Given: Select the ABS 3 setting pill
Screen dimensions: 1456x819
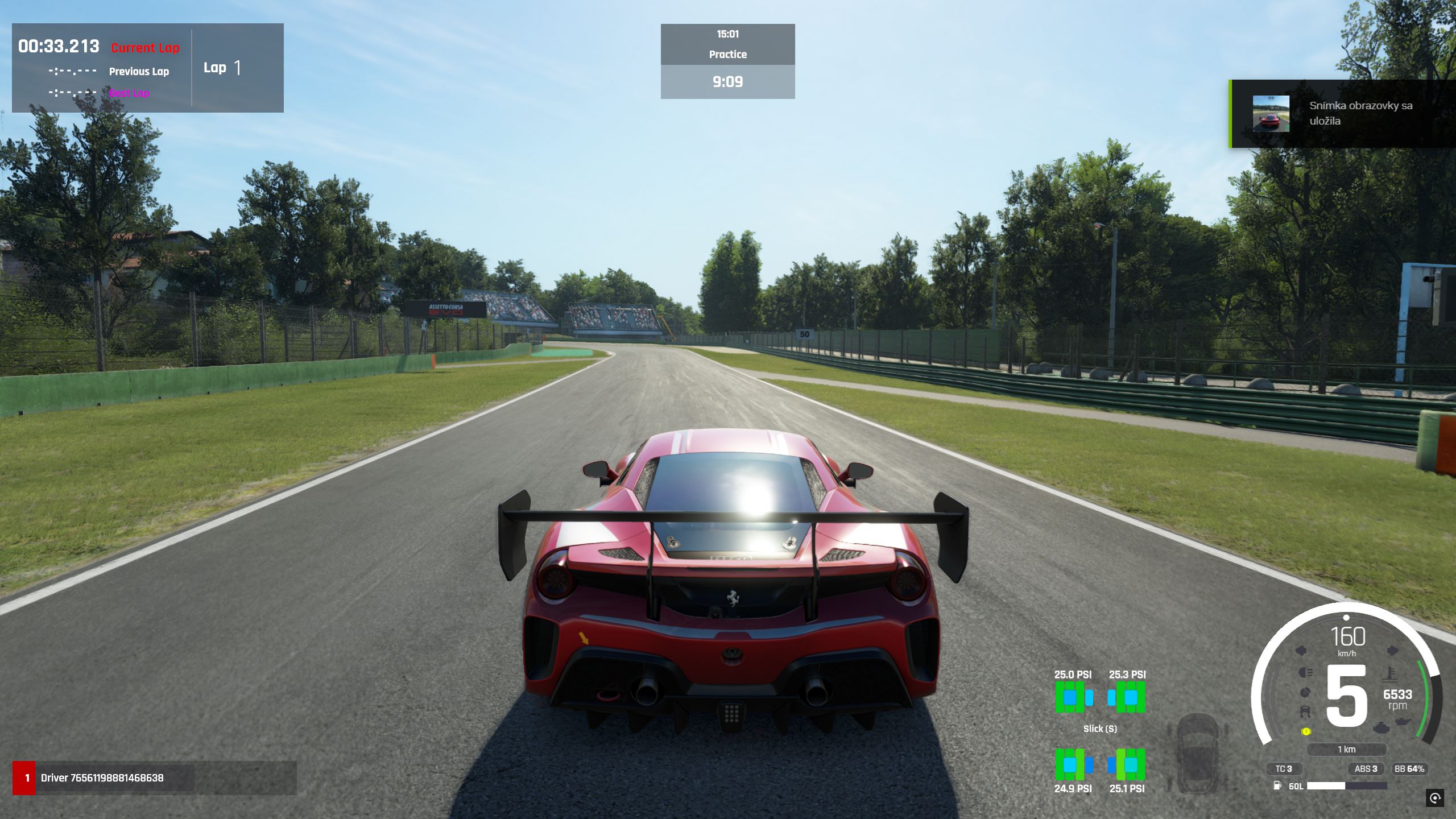Looking at the screenshot, I should [1366, 768].
